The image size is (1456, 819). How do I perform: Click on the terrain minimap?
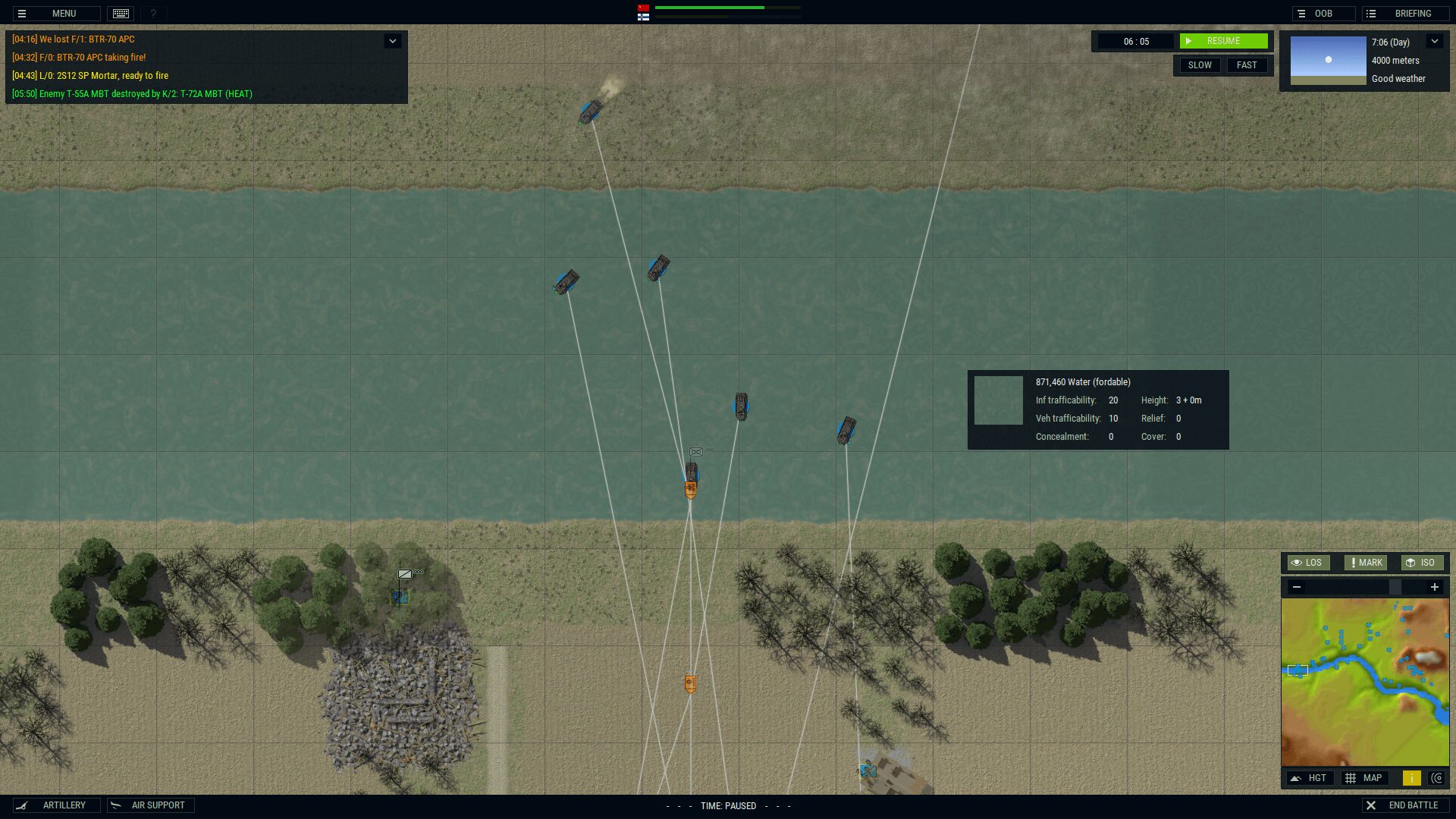[x=1364, y=682]
